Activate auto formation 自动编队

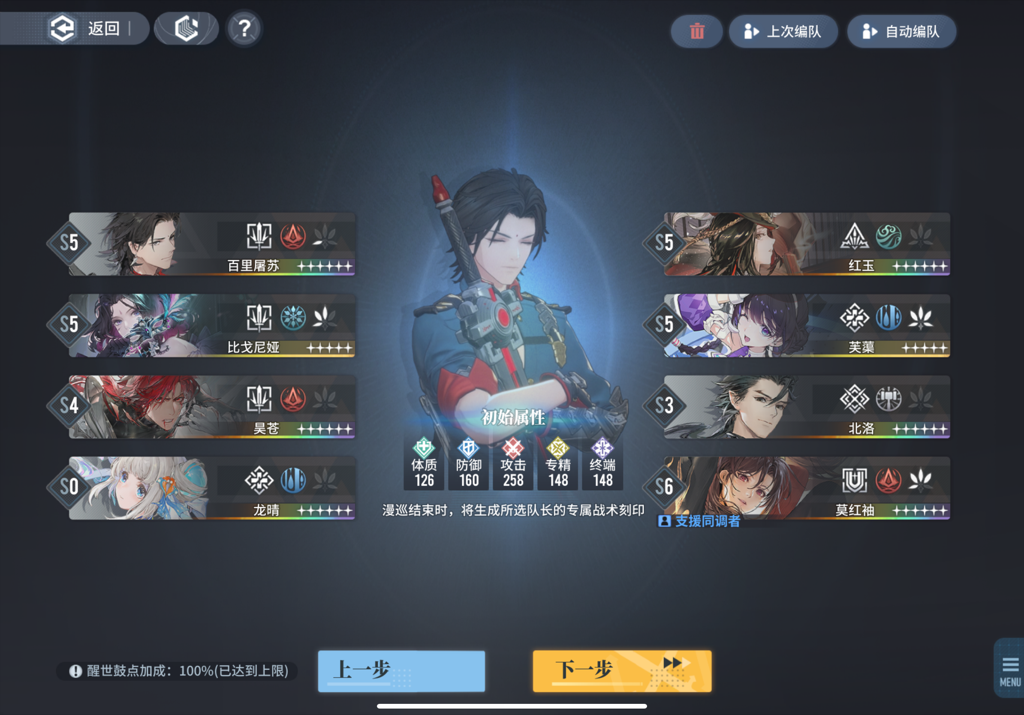(x=901, y=31)
